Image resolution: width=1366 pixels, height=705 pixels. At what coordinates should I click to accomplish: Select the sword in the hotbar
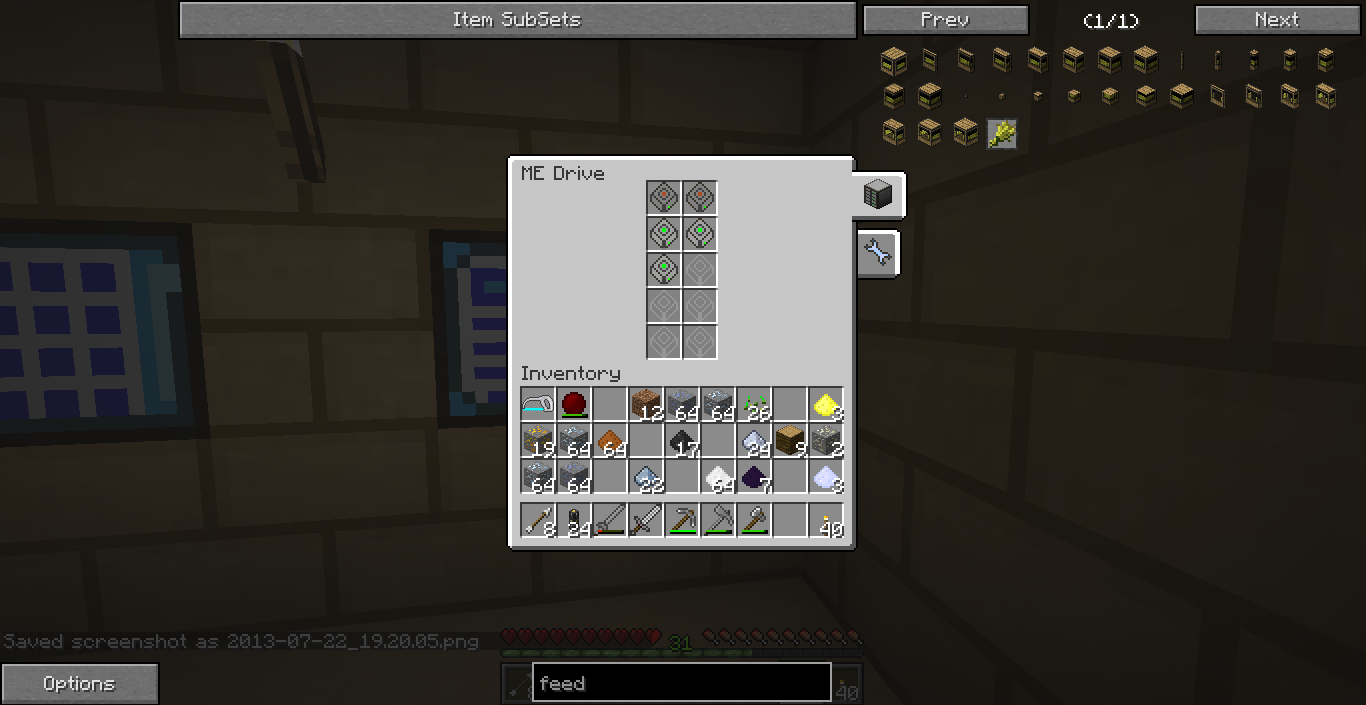[x=646, y=521]
